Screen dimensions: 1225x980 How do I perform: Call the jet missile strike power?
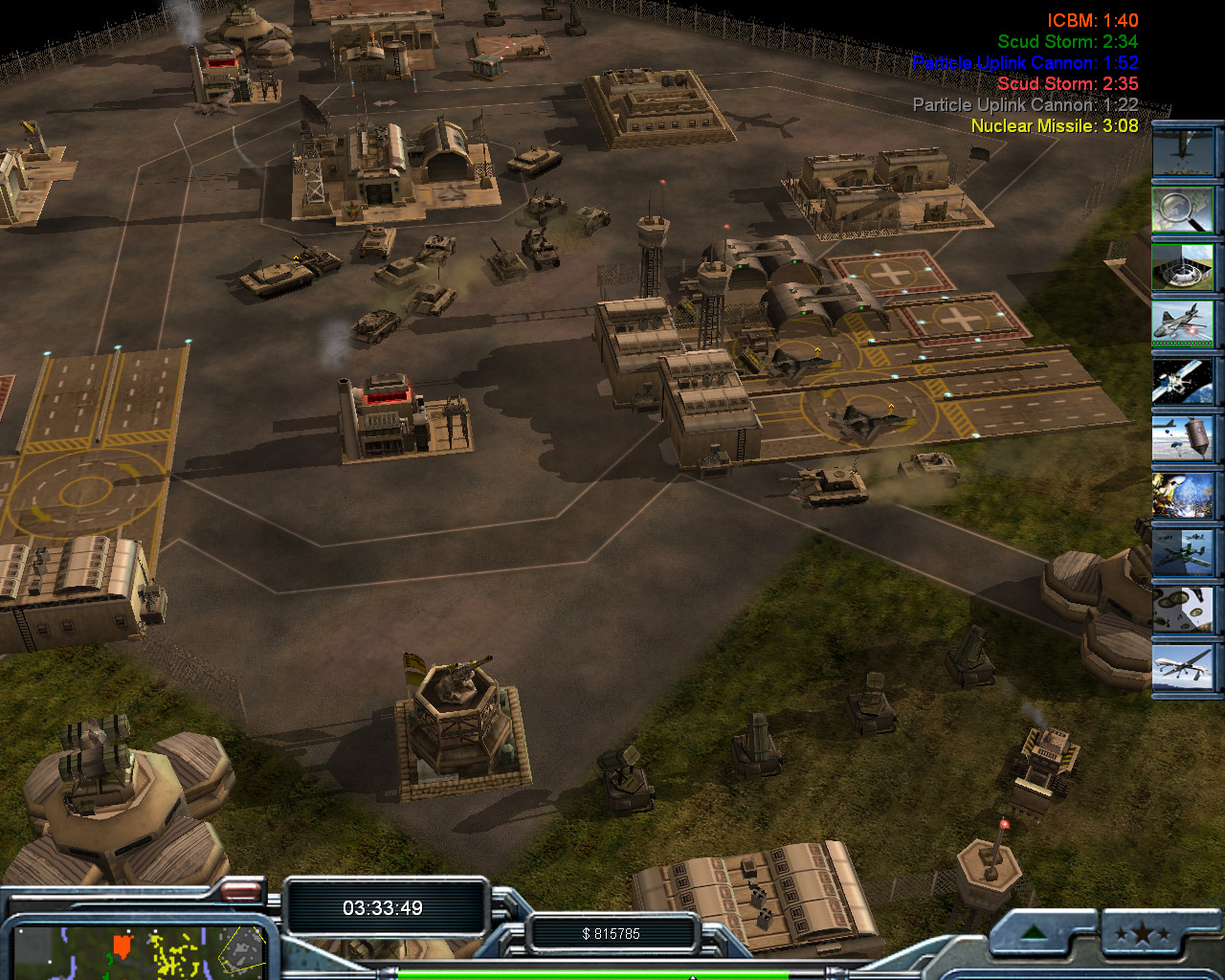(1183, 323)
